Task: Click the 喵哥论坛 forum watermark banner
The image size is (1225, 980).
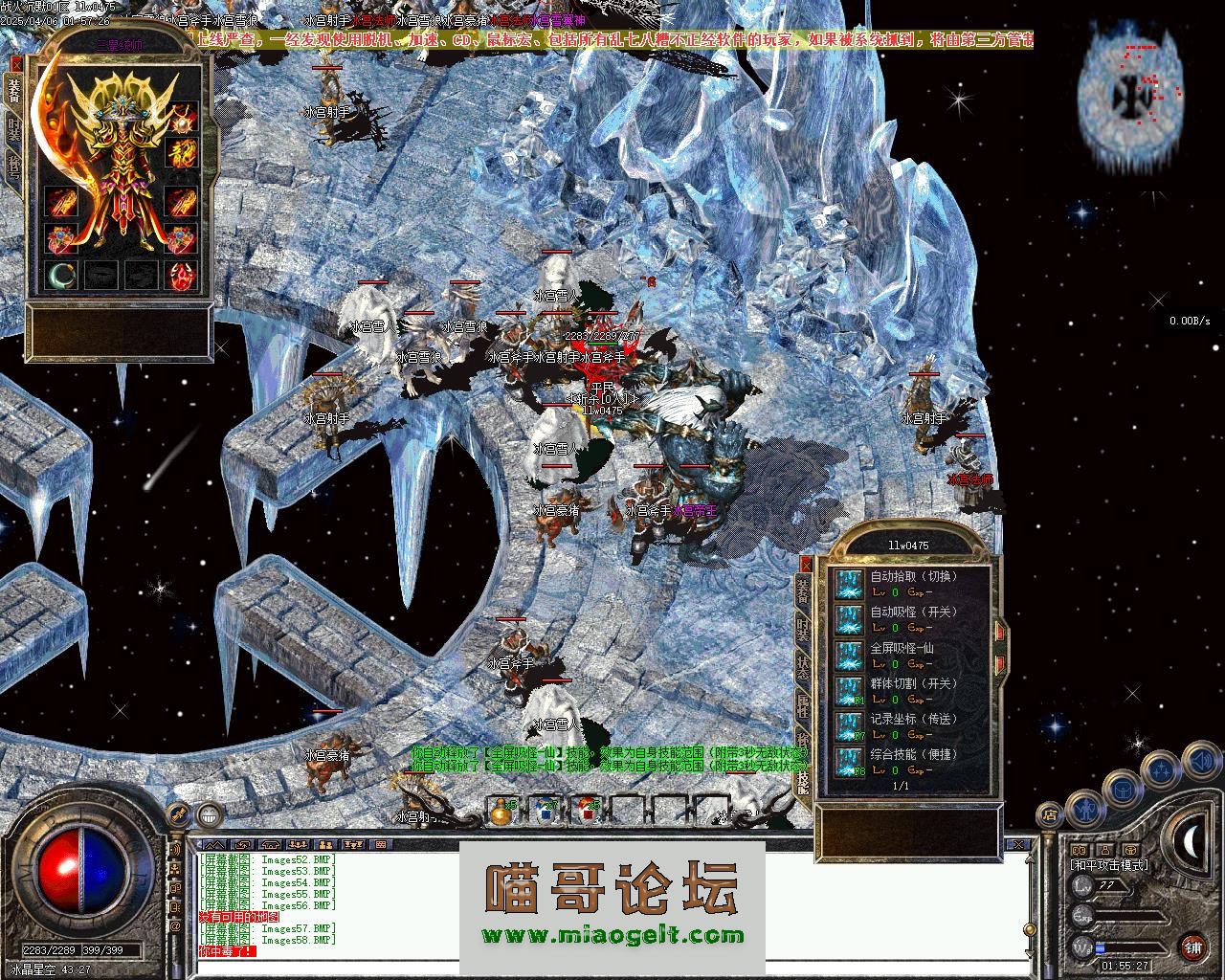Action: pos(612,904)
